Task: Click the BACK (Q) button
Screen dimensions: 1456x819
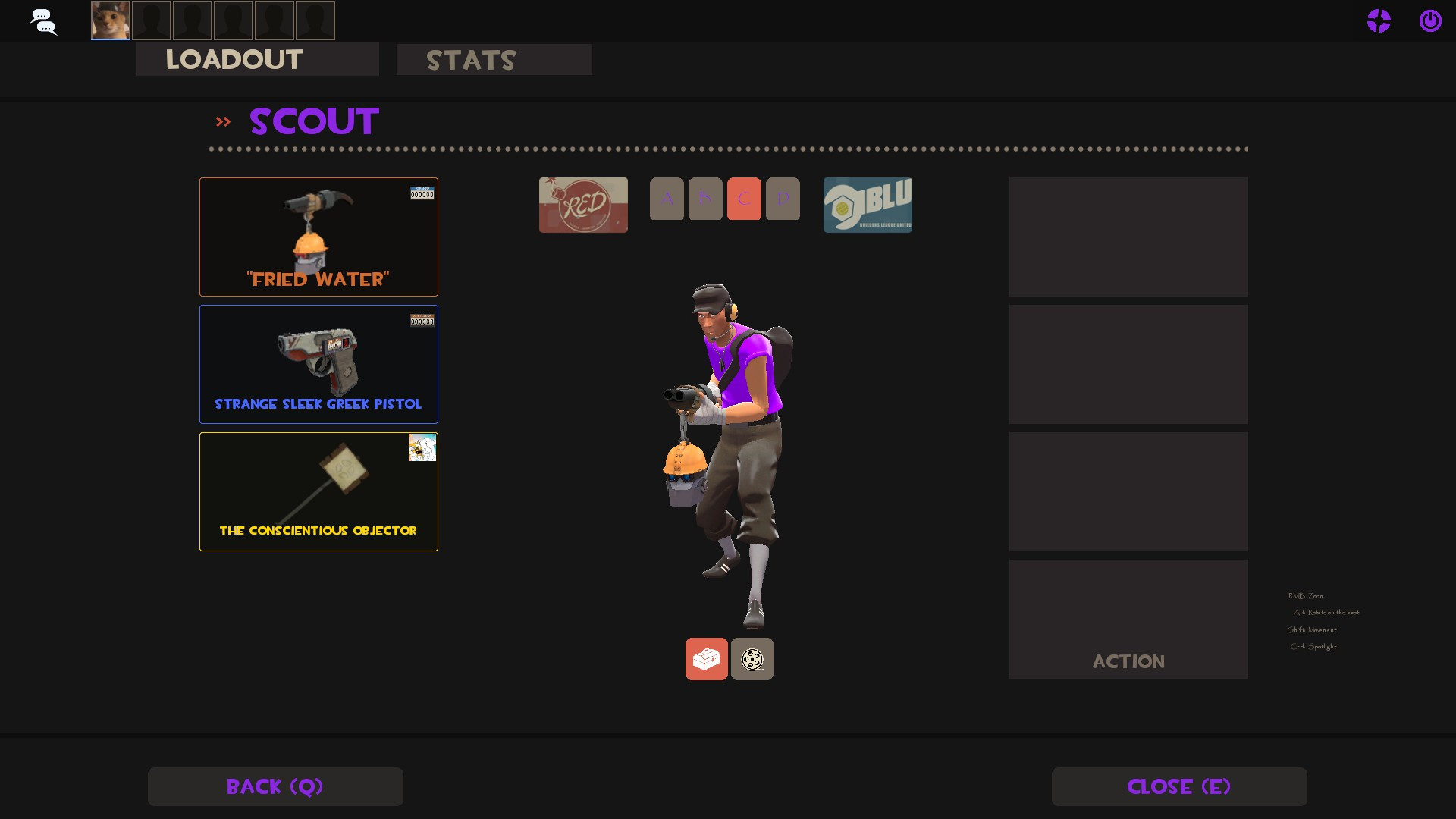Action: pyautogui.click(x=275, y=786)
